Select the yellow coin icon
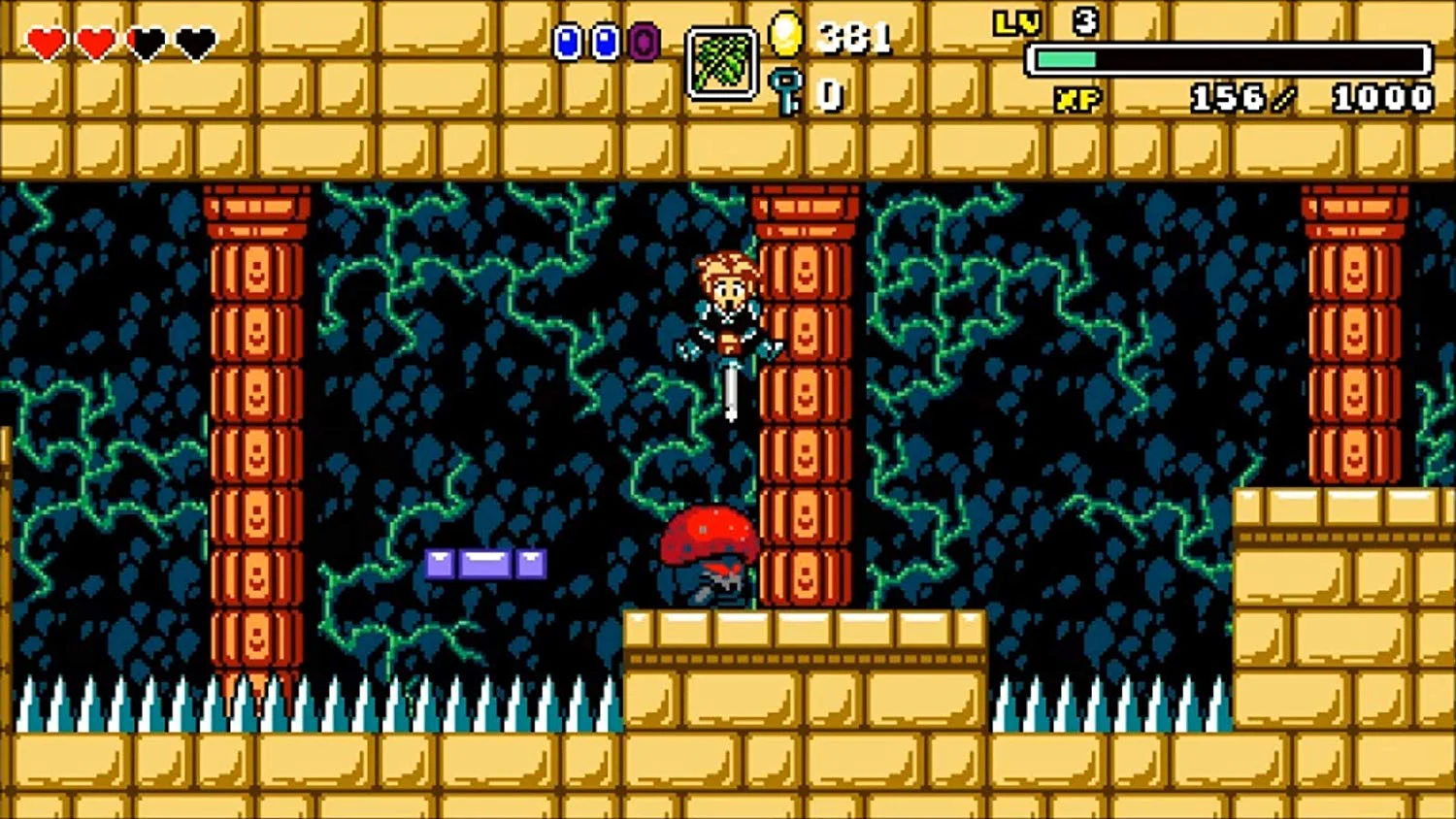Image resolution: width=1456 pixels, height=819 pixels. [x=785, y=37]
